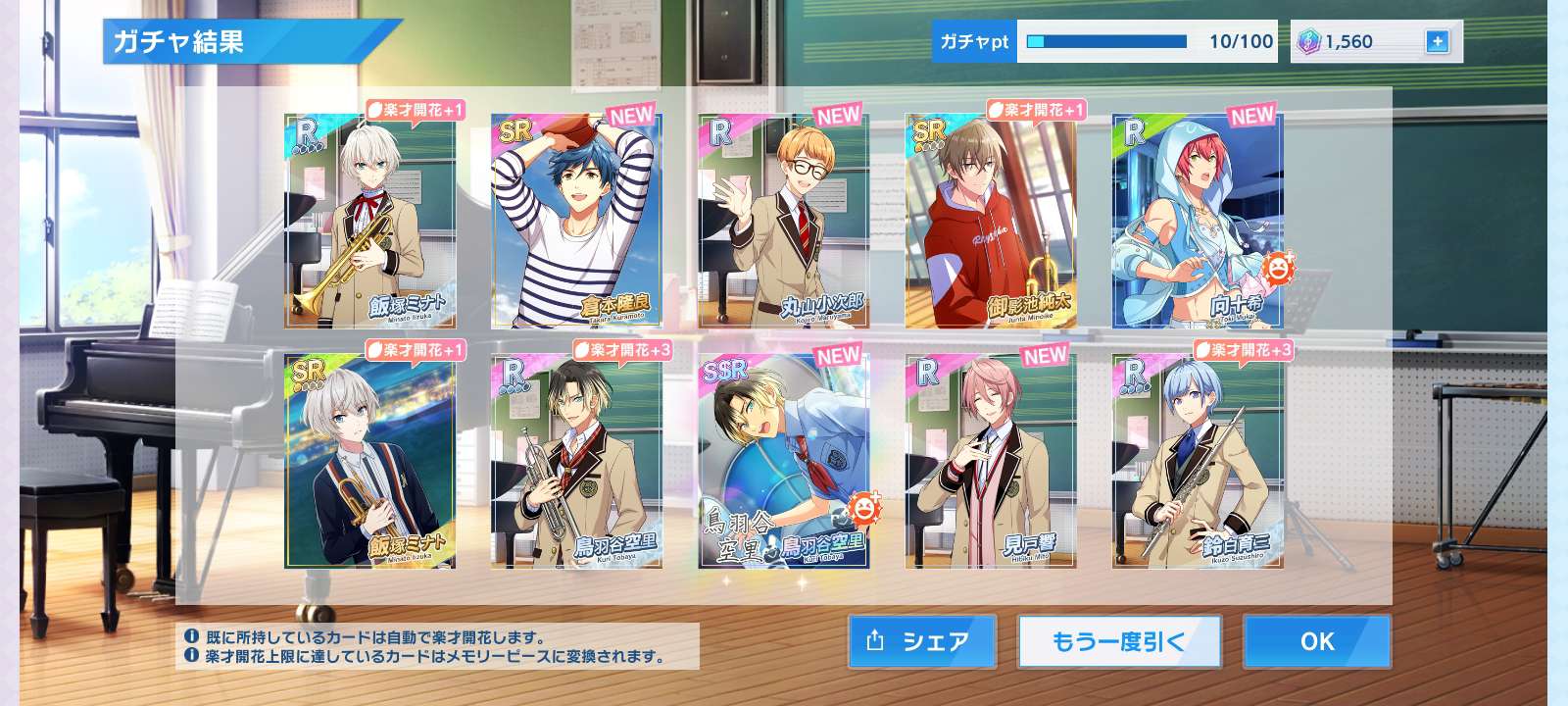Open the SR 飯塚ミナト night-view card
The width and height of the screenshot is (1568, 706).
[x=369, y=461]
